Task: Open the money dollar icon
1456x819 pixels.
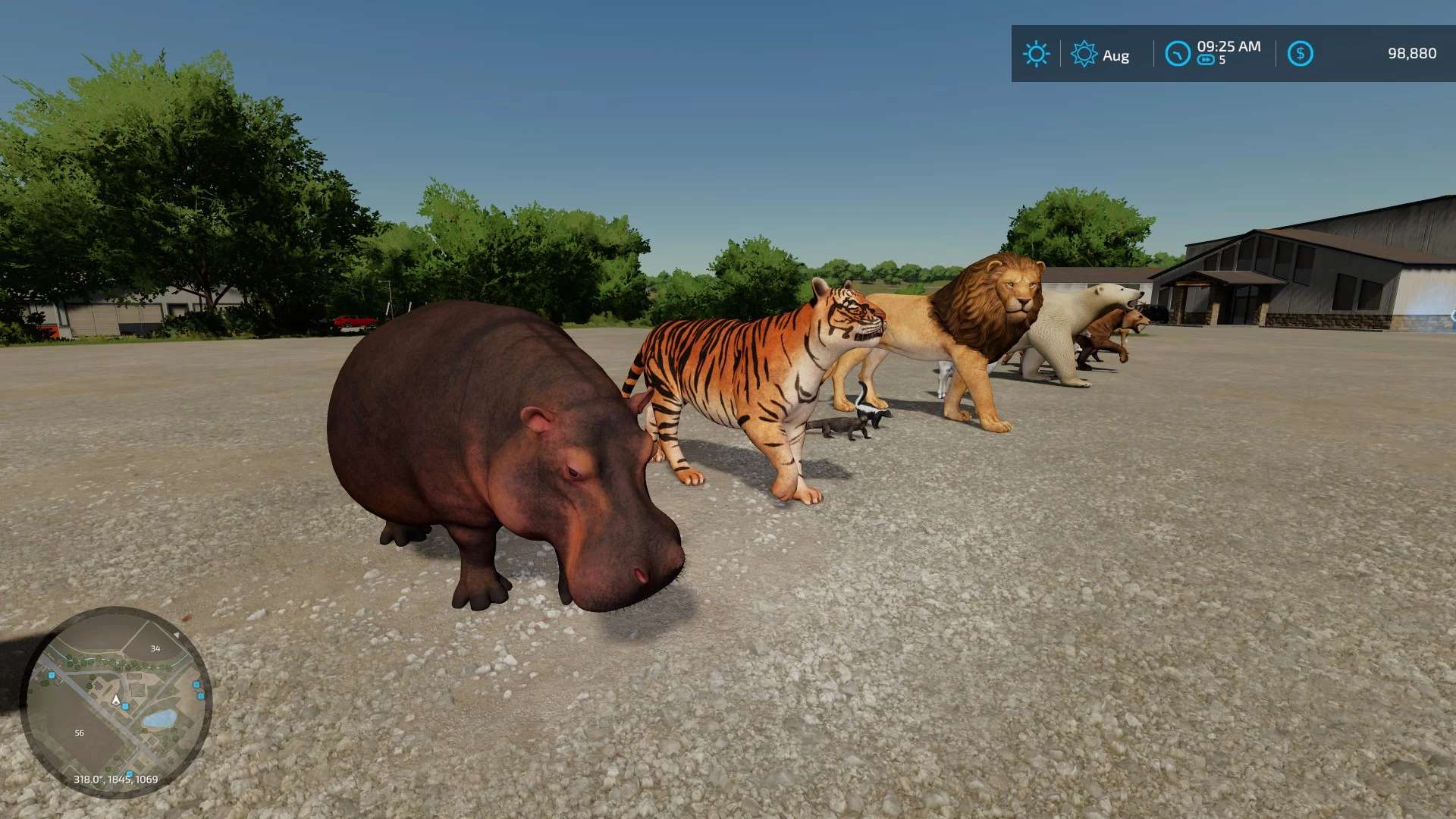Action: (x=1300, y=54)
